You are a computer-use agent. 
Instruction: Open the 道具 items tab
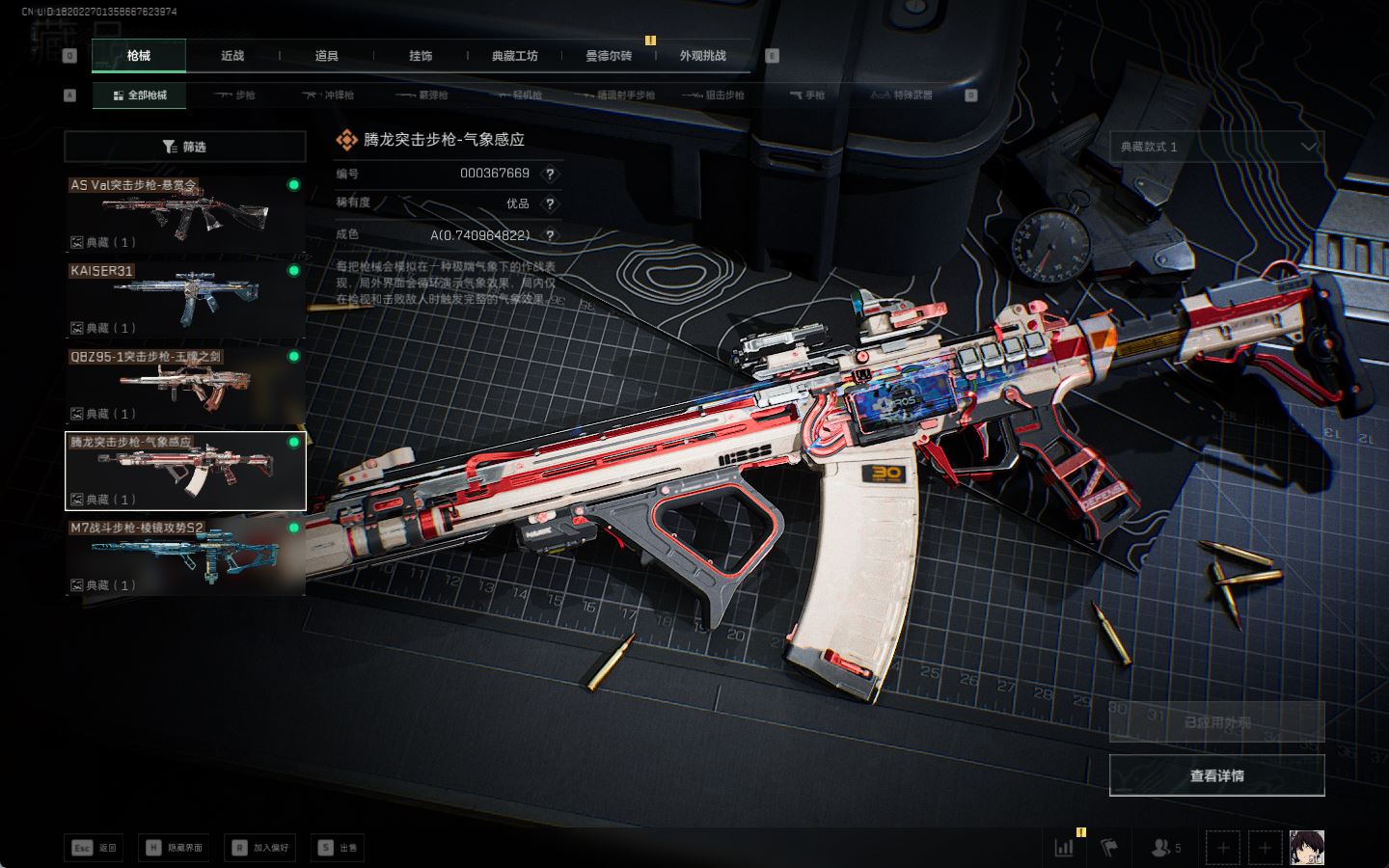327,56
